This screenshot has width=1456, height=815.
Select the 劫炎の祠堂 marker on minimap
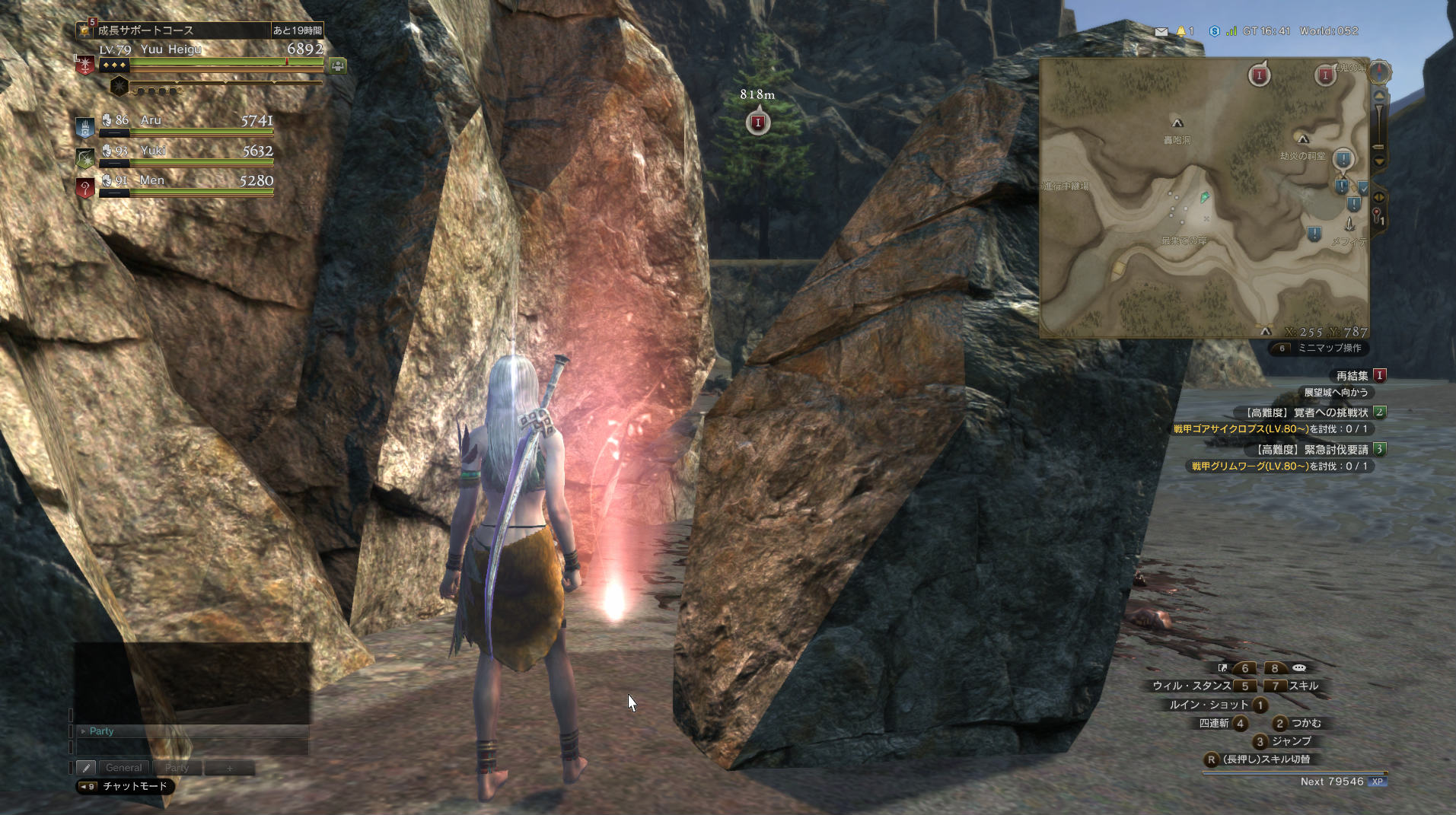click(1303, 140)
